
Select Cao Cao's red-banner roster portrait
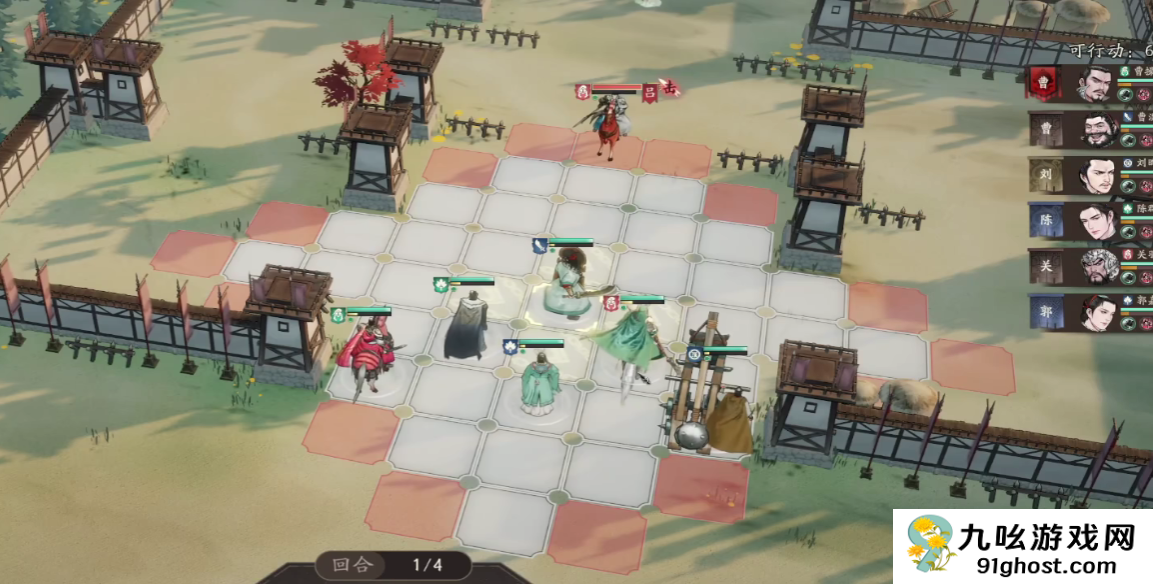1096,84
